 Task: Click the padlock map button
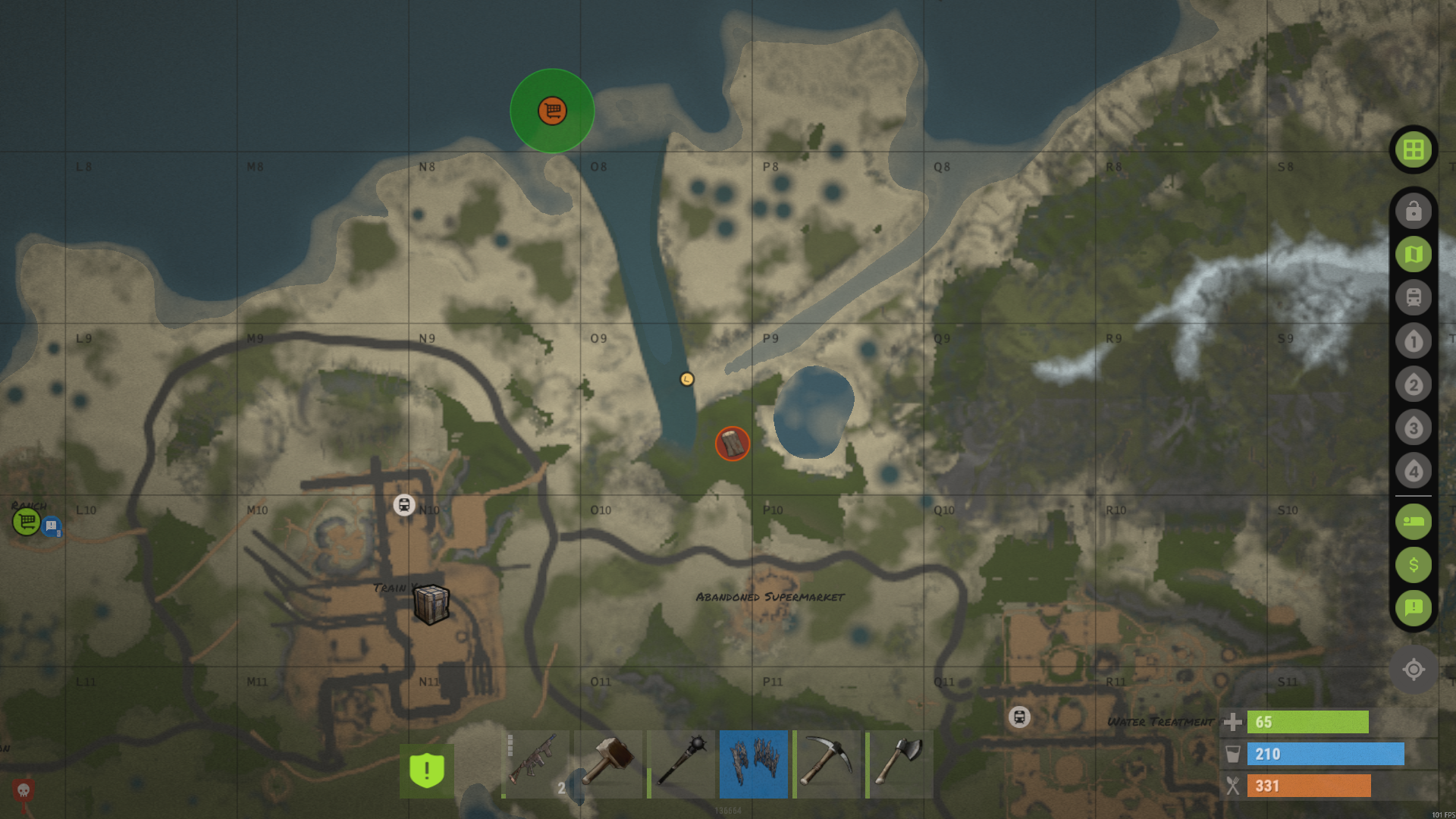tap(1413, 211)
